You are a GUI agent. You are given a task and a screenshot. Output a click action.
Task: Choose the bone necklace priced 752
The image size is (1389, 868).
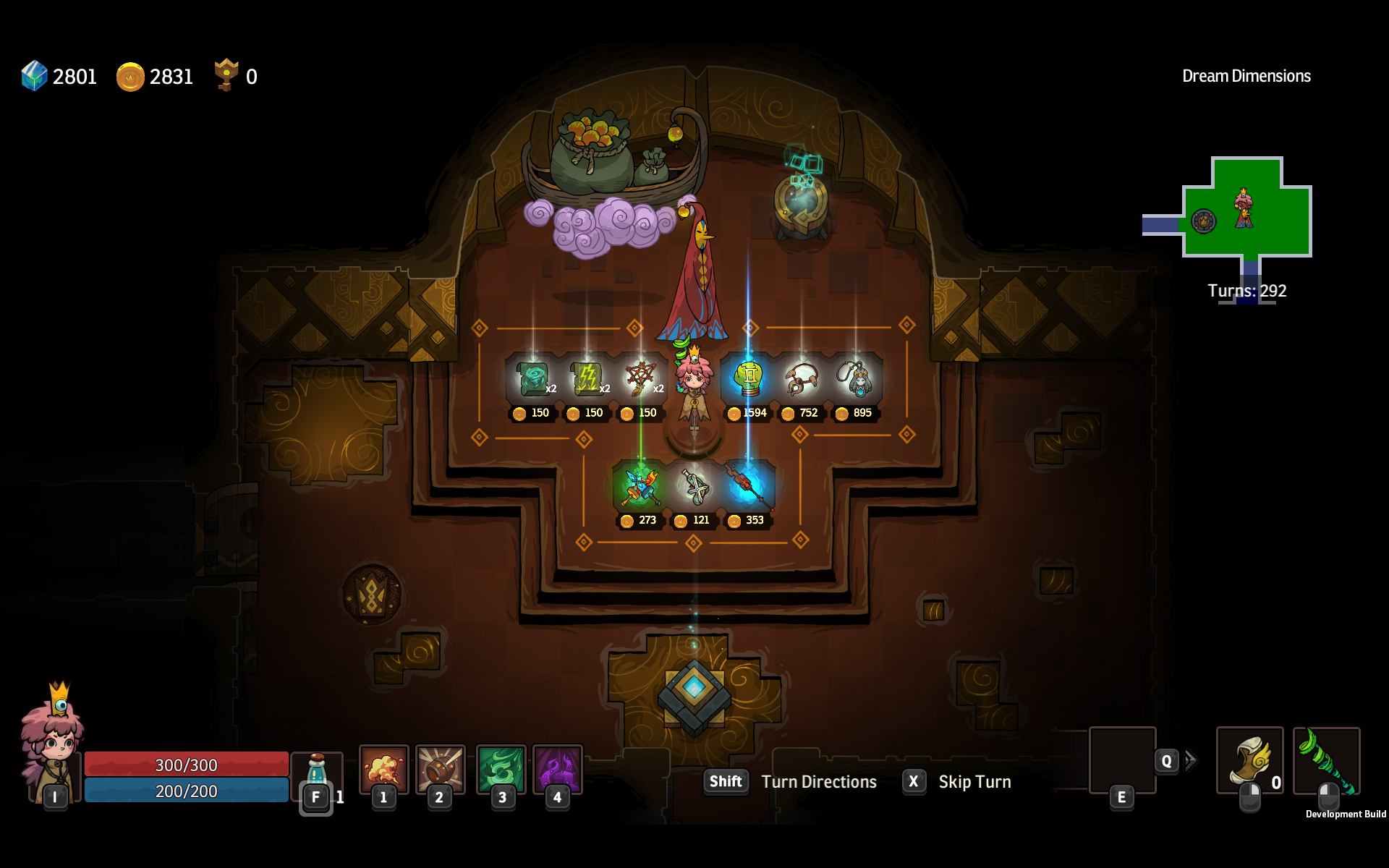pyautogui.click(x=802, y=378)
